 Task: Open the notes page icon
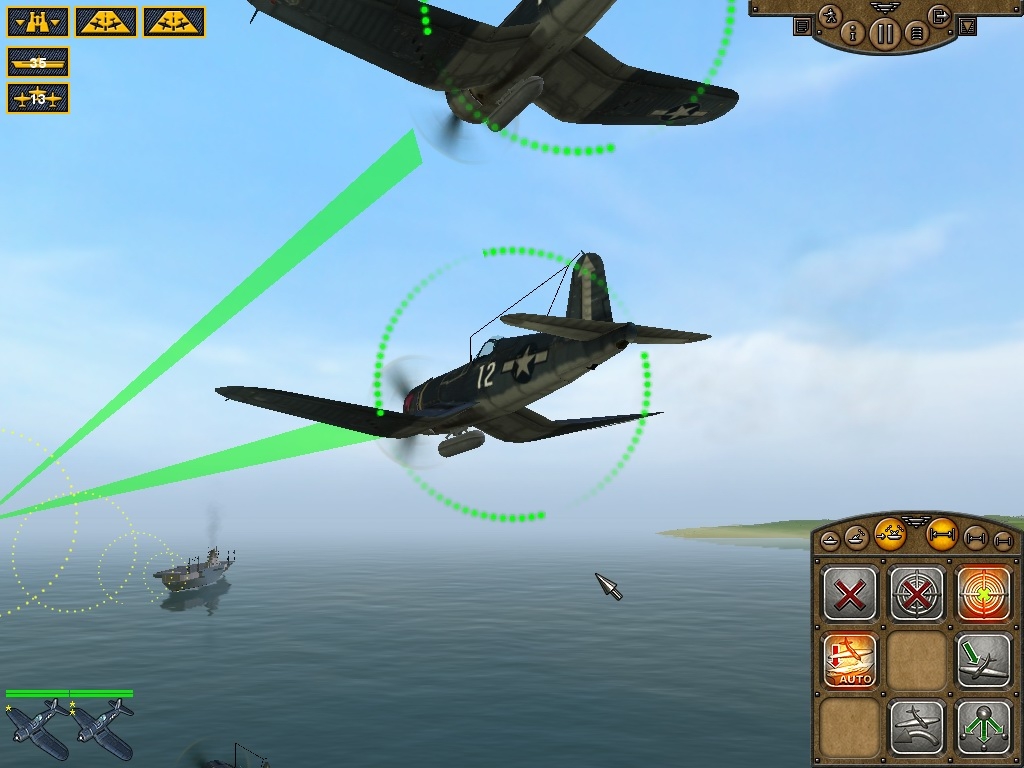(x=802, y=27)
